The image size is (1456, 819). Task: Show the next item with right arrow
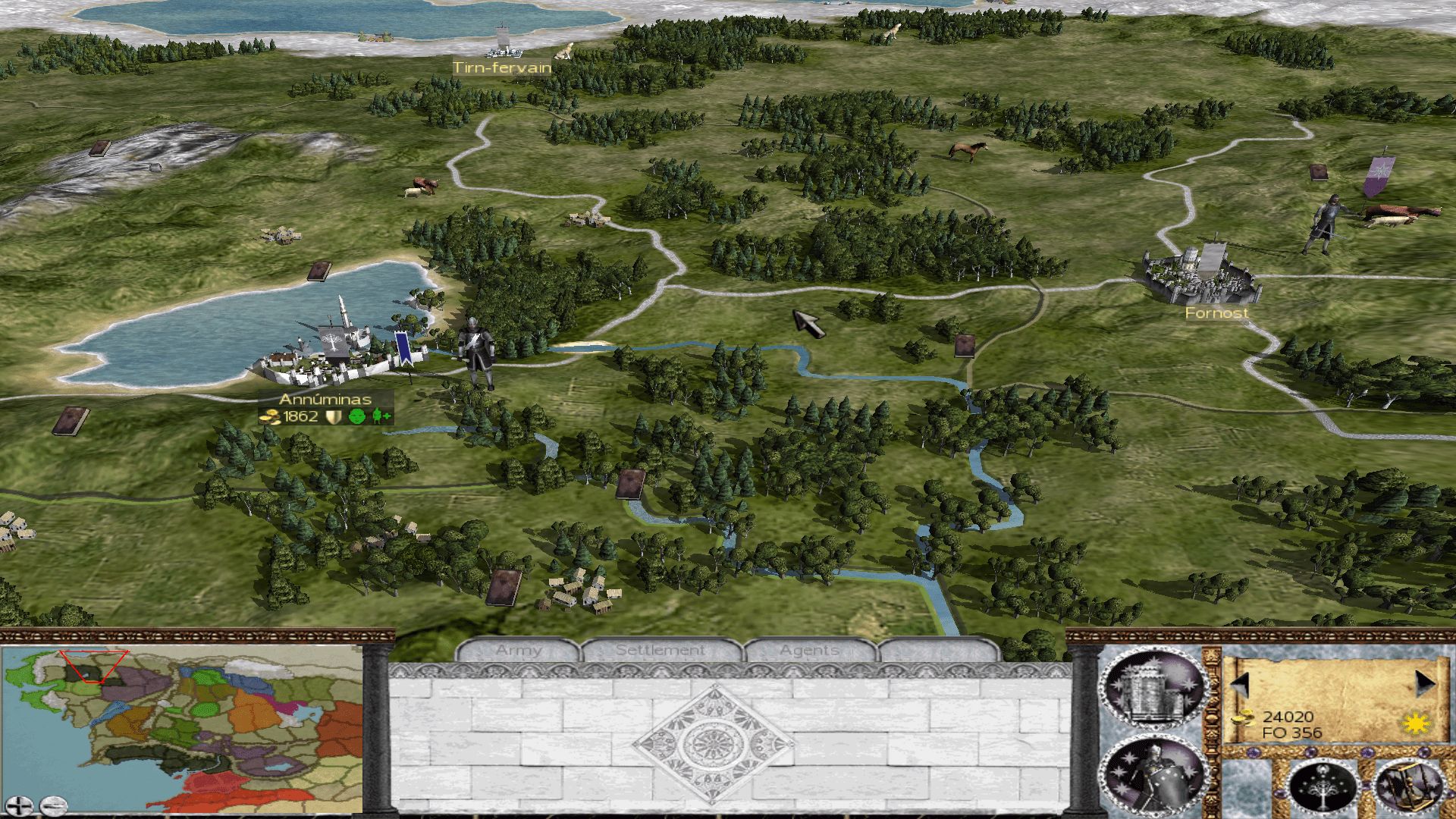pyautogui.click(x=1425, y=684)
